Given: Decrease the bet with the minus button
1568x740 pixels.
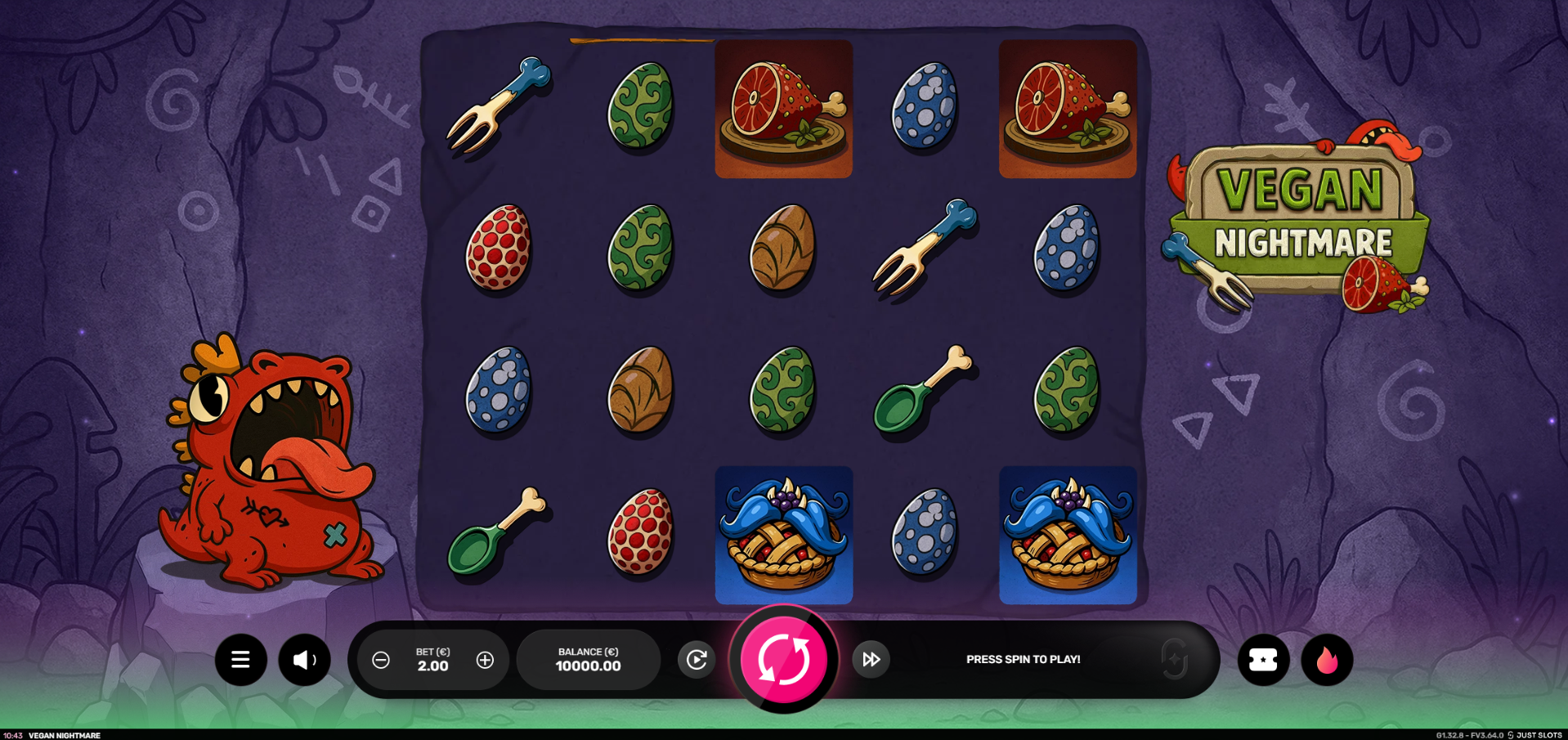Looking at the screenshot, I should point(381,660).
